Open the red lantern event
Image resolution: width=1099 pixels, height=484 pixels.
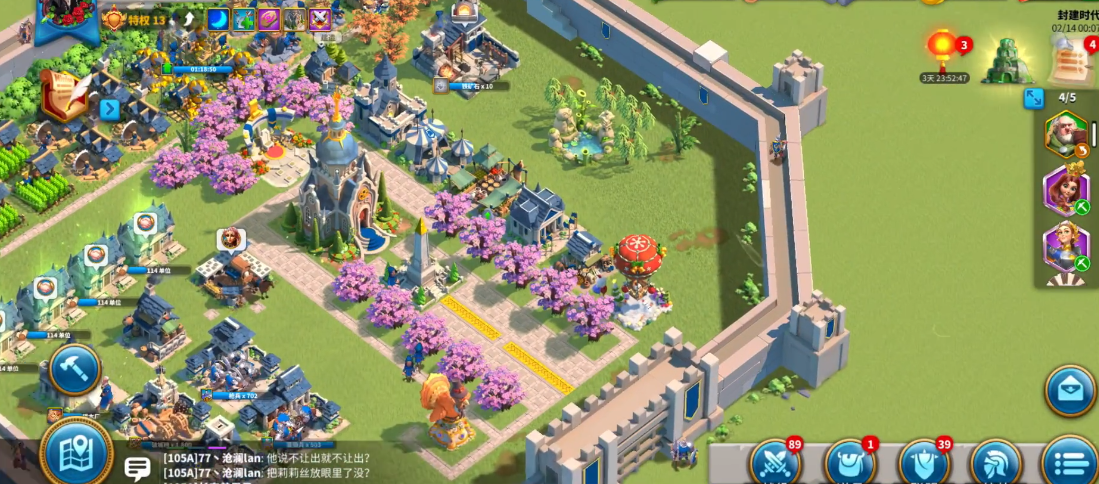942,52
